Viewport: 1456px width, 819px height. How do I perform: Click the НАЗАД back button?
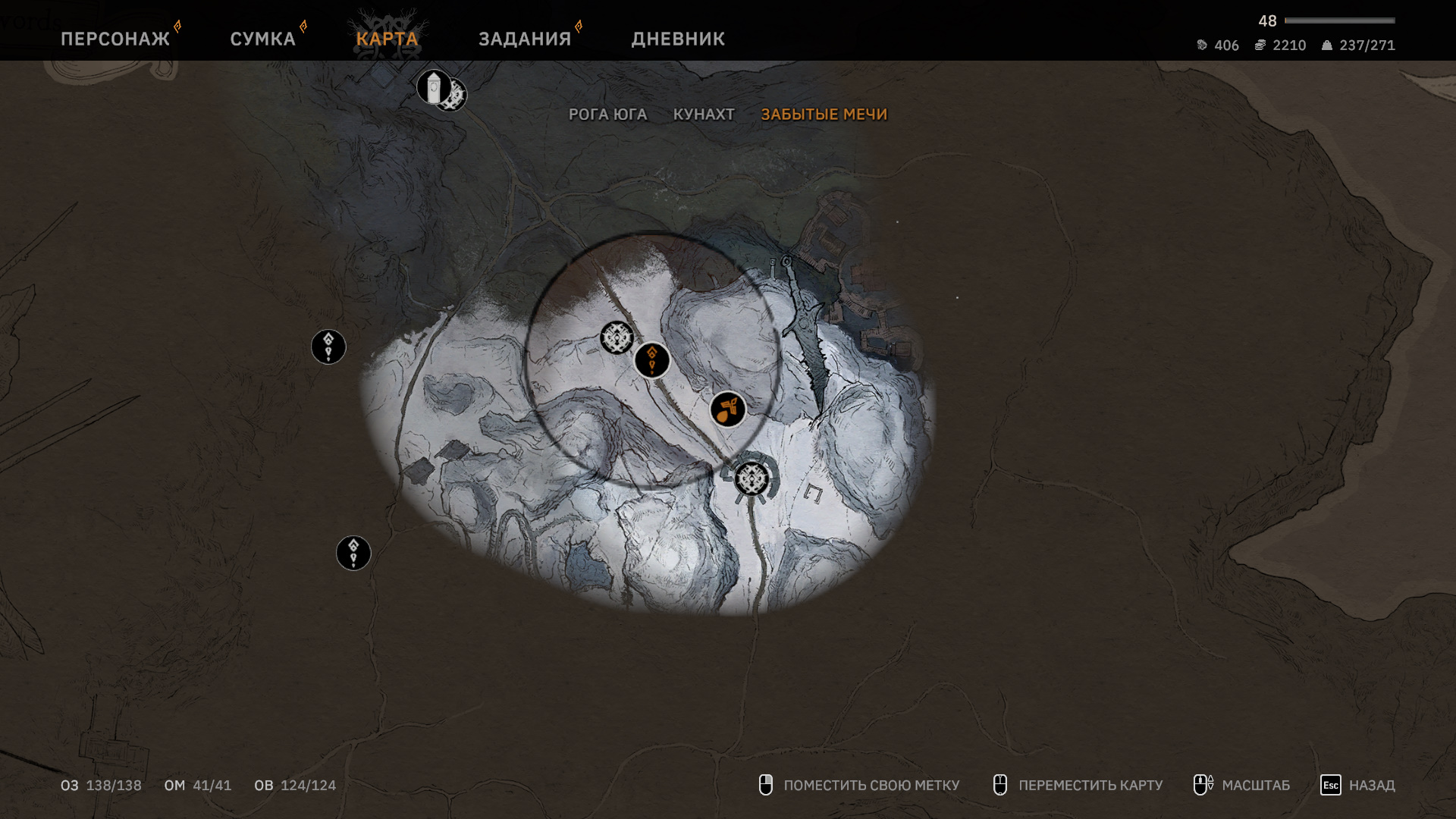click(x=1357, y=785)
